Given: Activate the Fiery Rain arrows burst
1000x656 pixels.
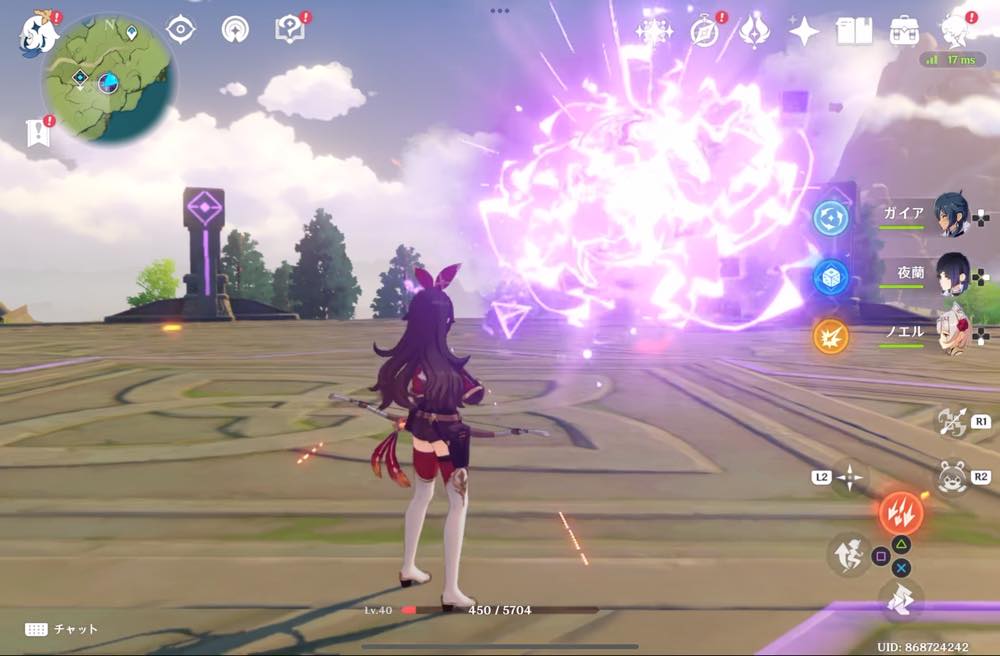Looking at the screenshot, I should (900, 512).
